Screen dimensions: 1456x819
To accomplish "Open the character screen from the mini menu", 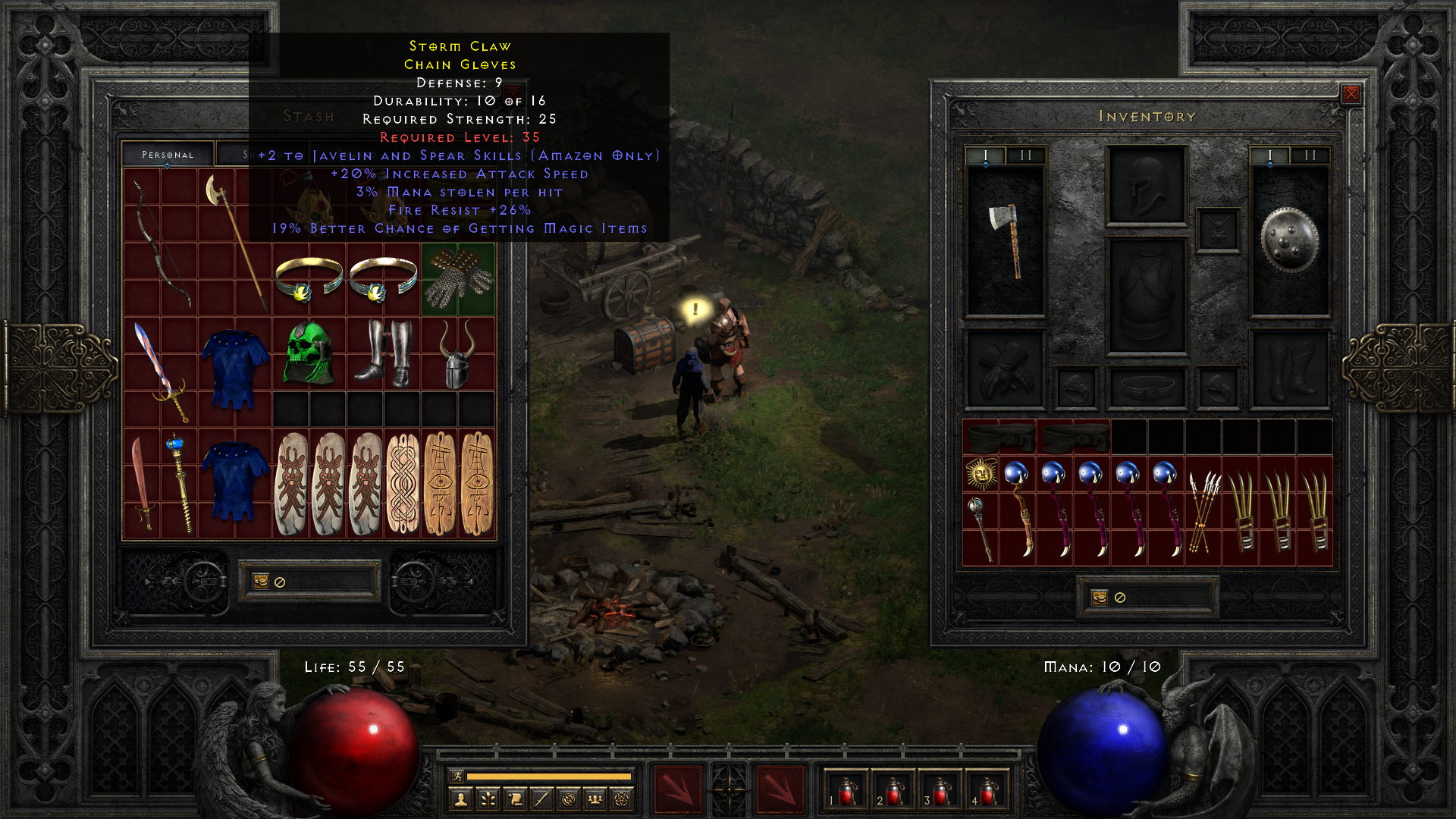I will (x=460, y=799).
